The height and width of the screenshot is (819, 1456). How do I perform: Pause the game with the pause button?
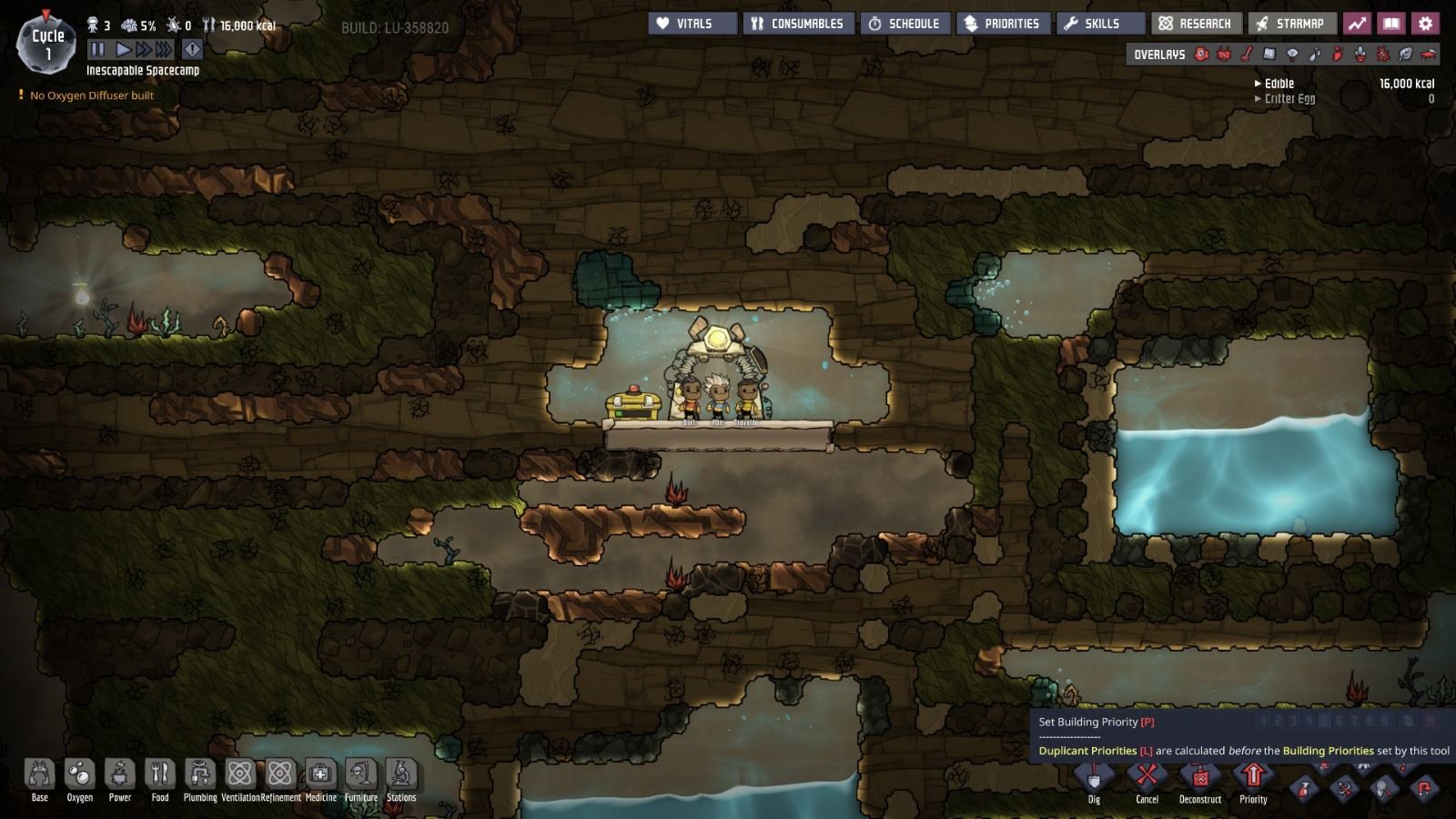(98, 50)
